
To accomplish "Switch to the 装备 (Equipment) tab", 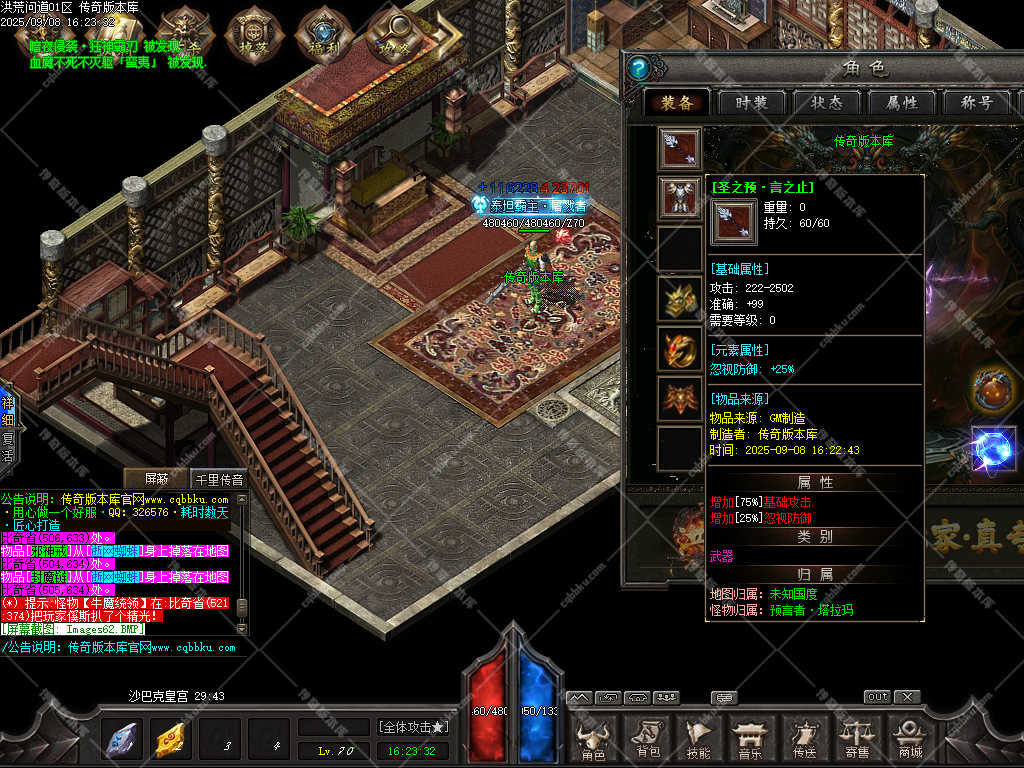I will [676, 103].
